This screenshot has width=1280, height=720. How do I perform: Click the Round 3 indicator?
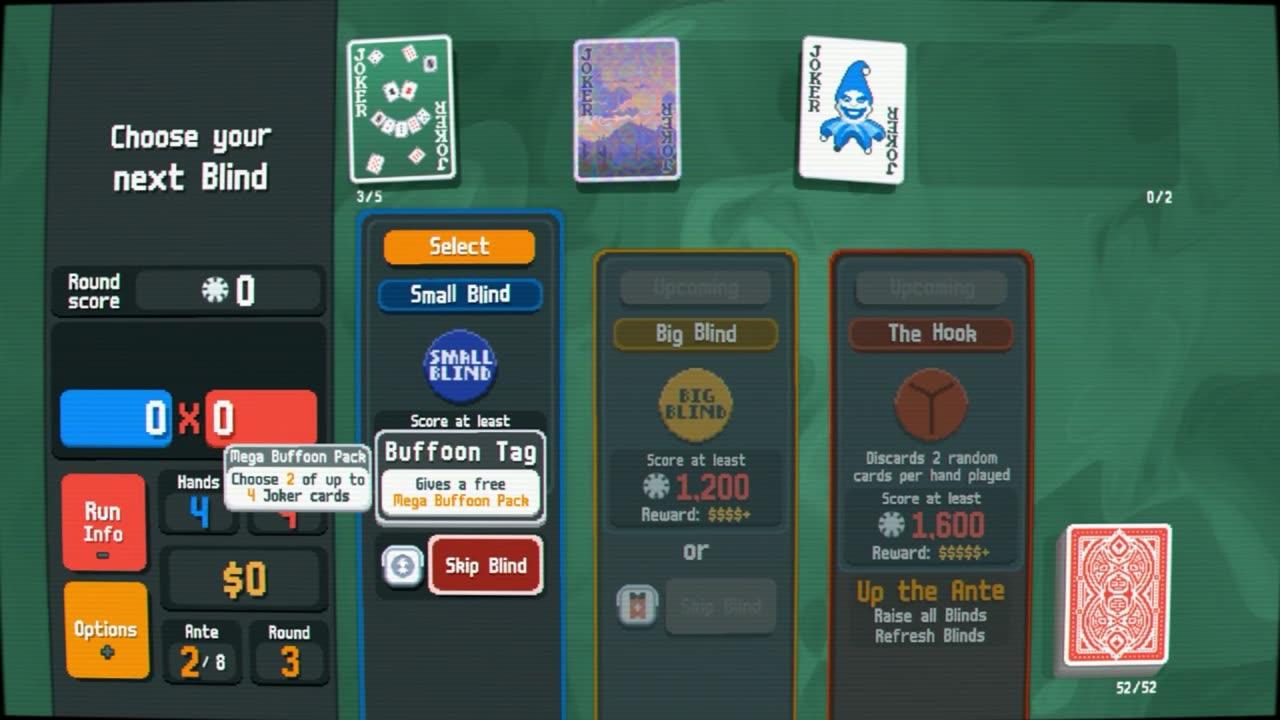coord(288,643)
